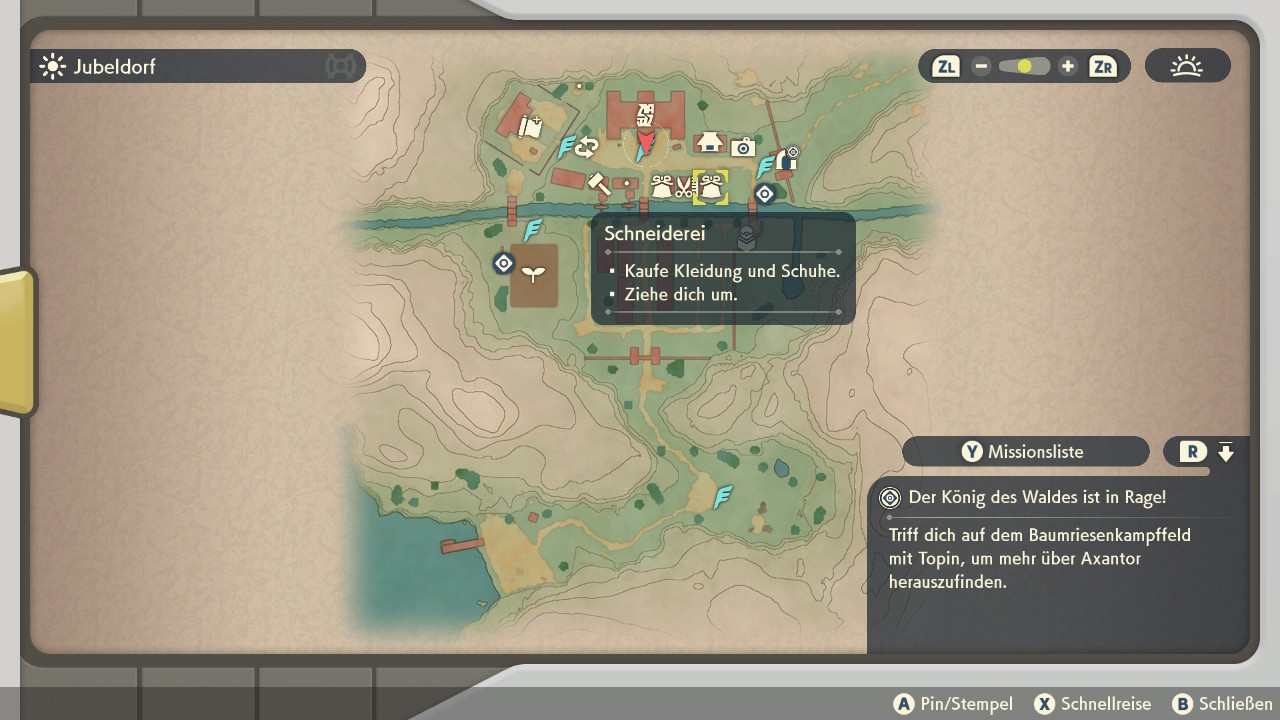Choose the hammer crafting workshop icon

pyautogui.click(x=598, y=184)
